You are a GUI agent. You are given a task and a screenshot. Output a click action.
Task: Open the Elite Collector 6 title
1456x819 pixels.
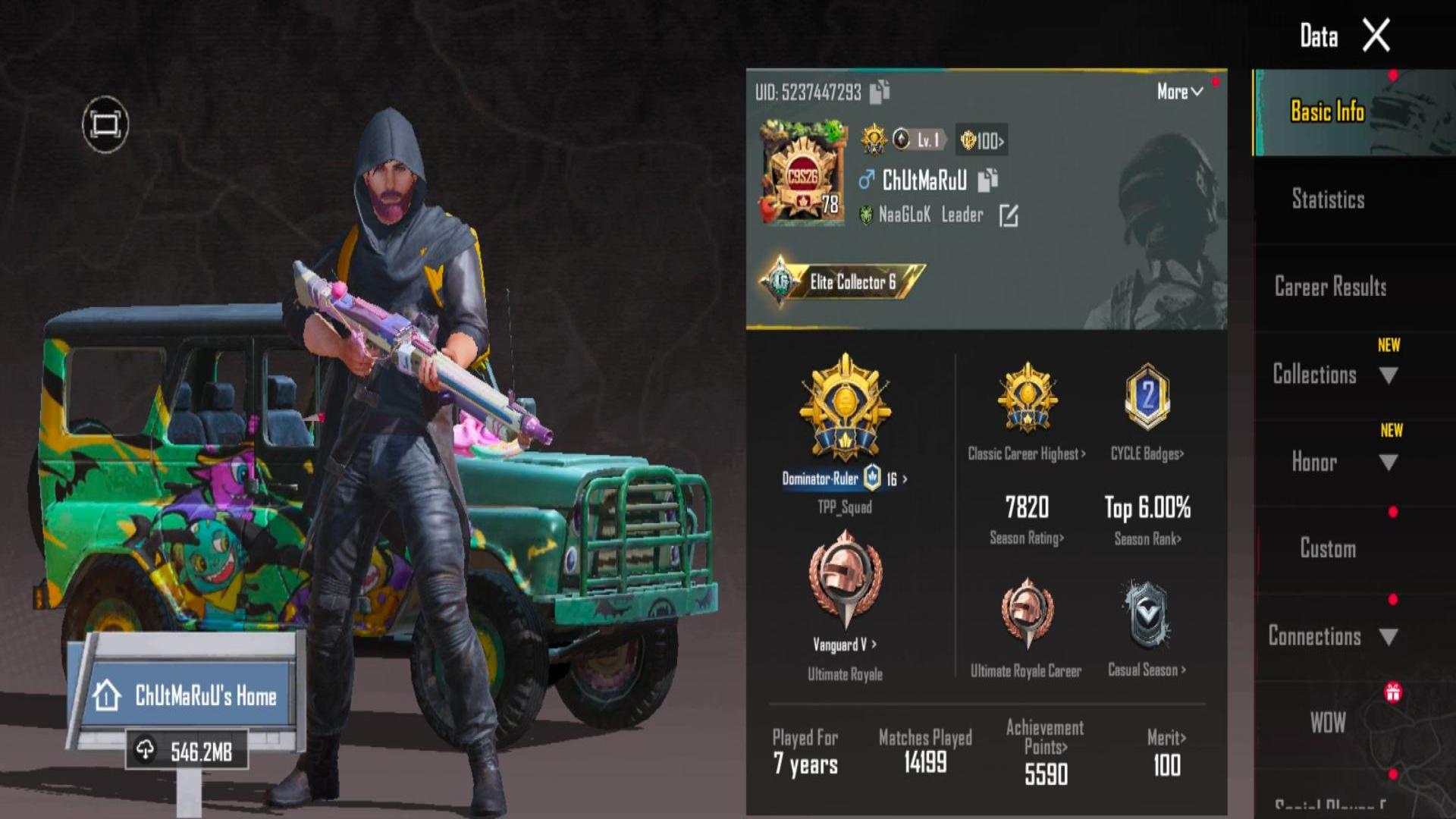click(843, 282)
